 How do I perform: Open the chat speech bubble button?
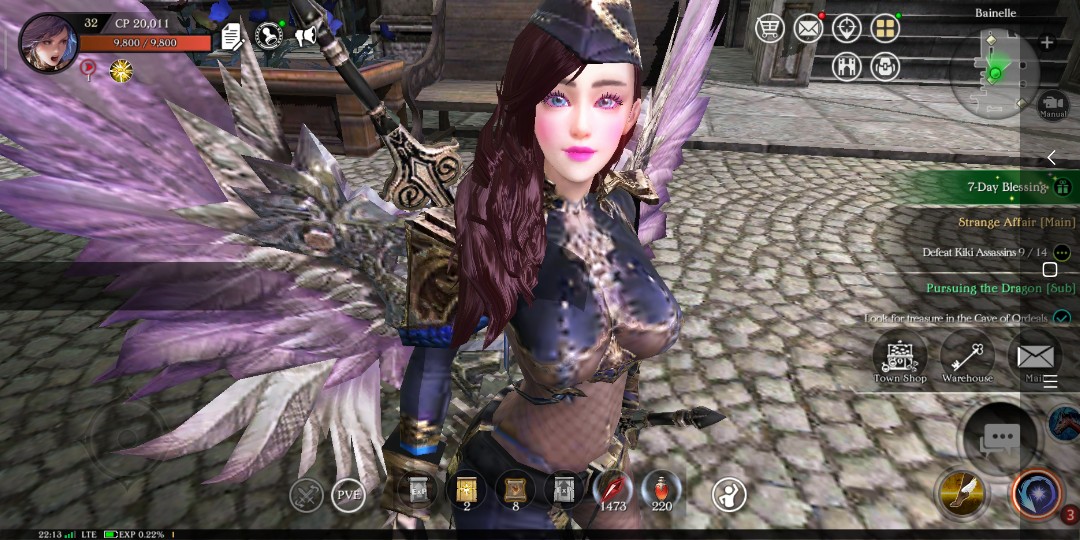1000,437
